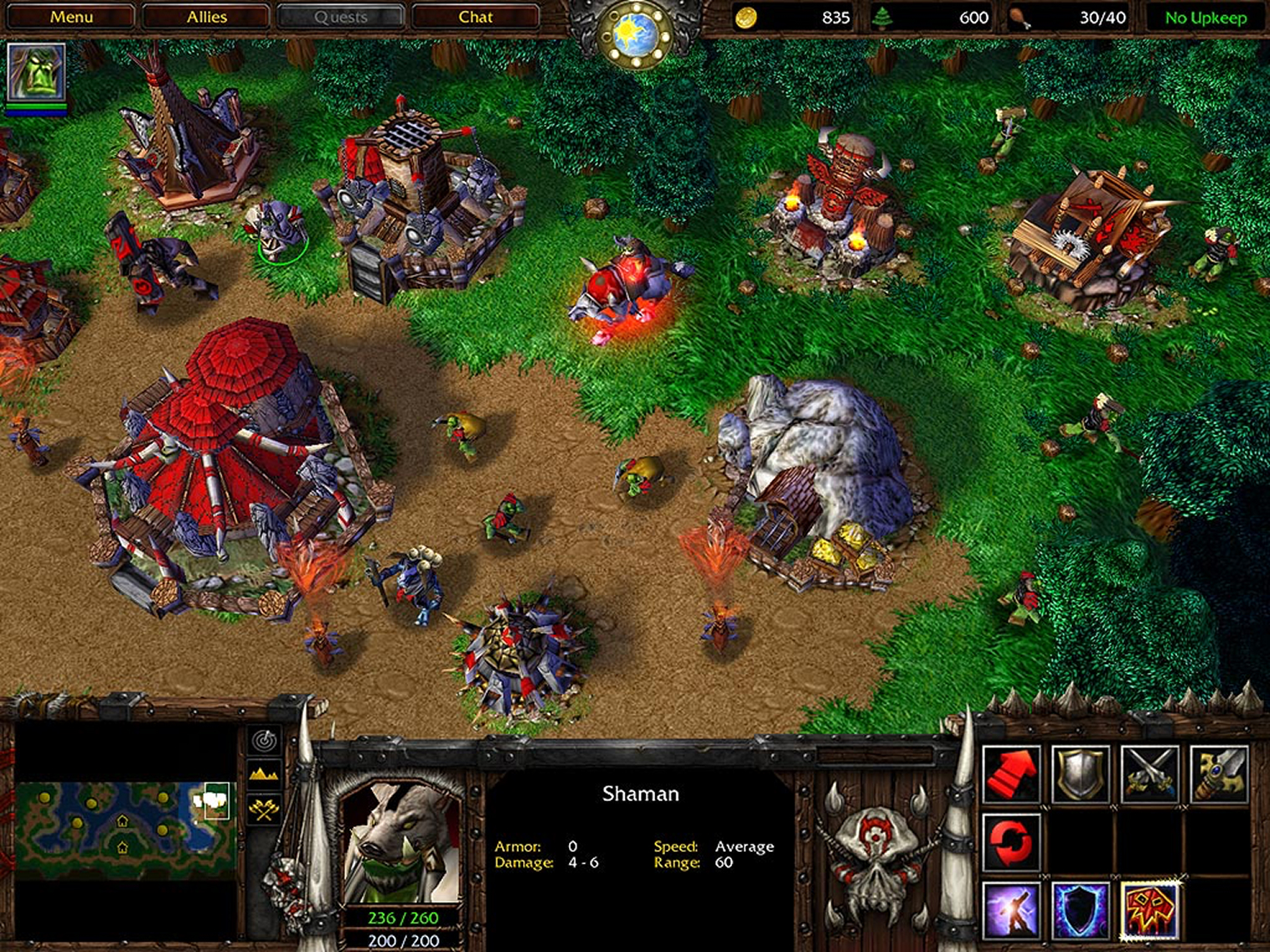Toggle terrain view on the minimap
This screenshot has width=1270, height=952.
coord(262,775)
